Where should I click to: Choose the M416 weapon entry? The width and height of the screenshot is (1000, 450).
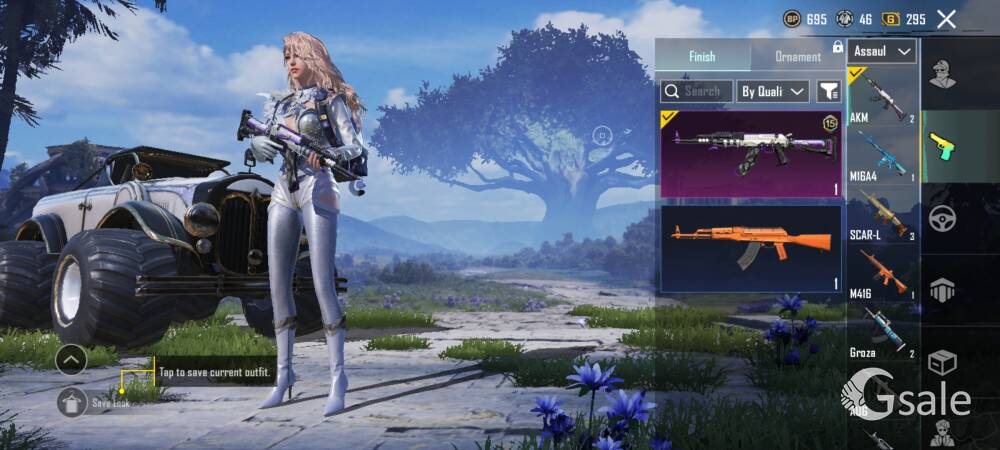pyautogui.click(x=882, y=273)
